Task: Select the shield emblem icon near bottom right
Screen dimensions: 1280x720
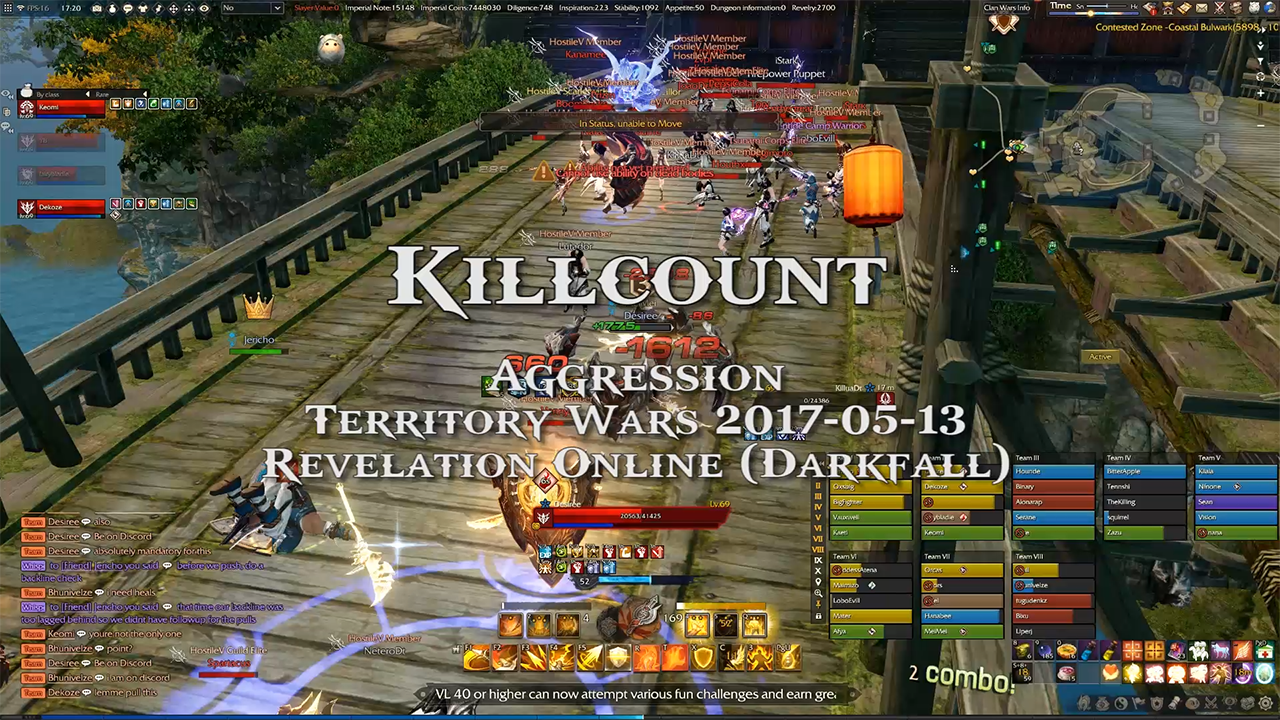Action: [x=1156, y=702]
